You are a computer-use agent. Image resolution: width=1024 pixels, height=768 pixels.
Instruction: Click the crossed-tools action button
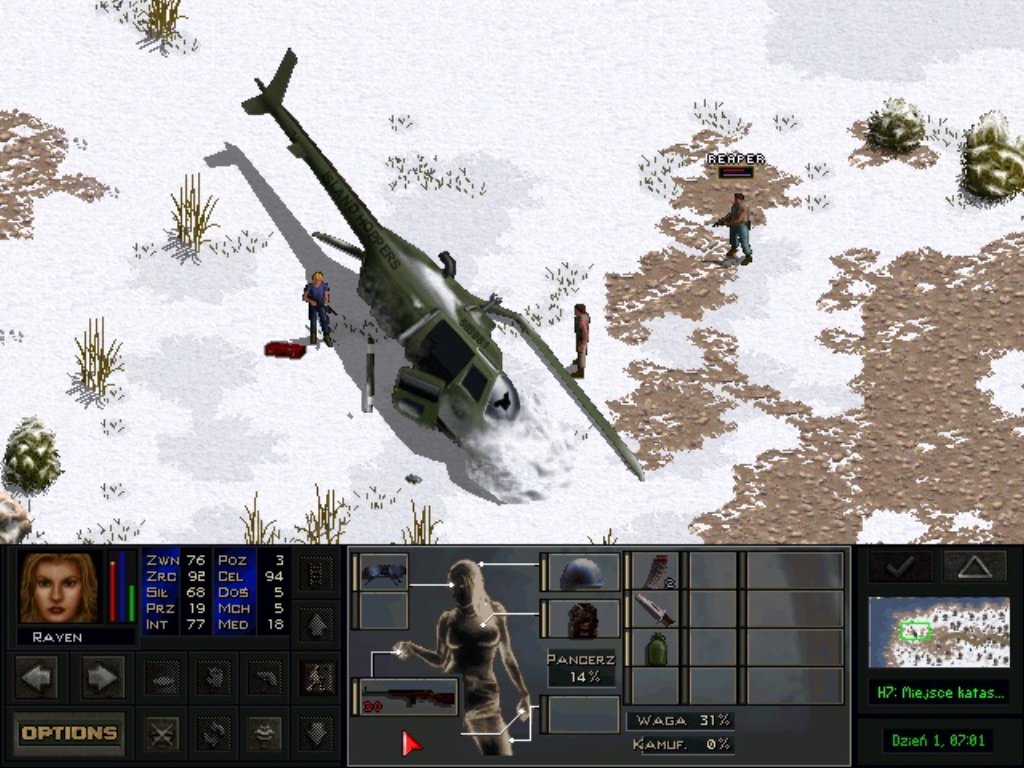(x=161, y=733)
